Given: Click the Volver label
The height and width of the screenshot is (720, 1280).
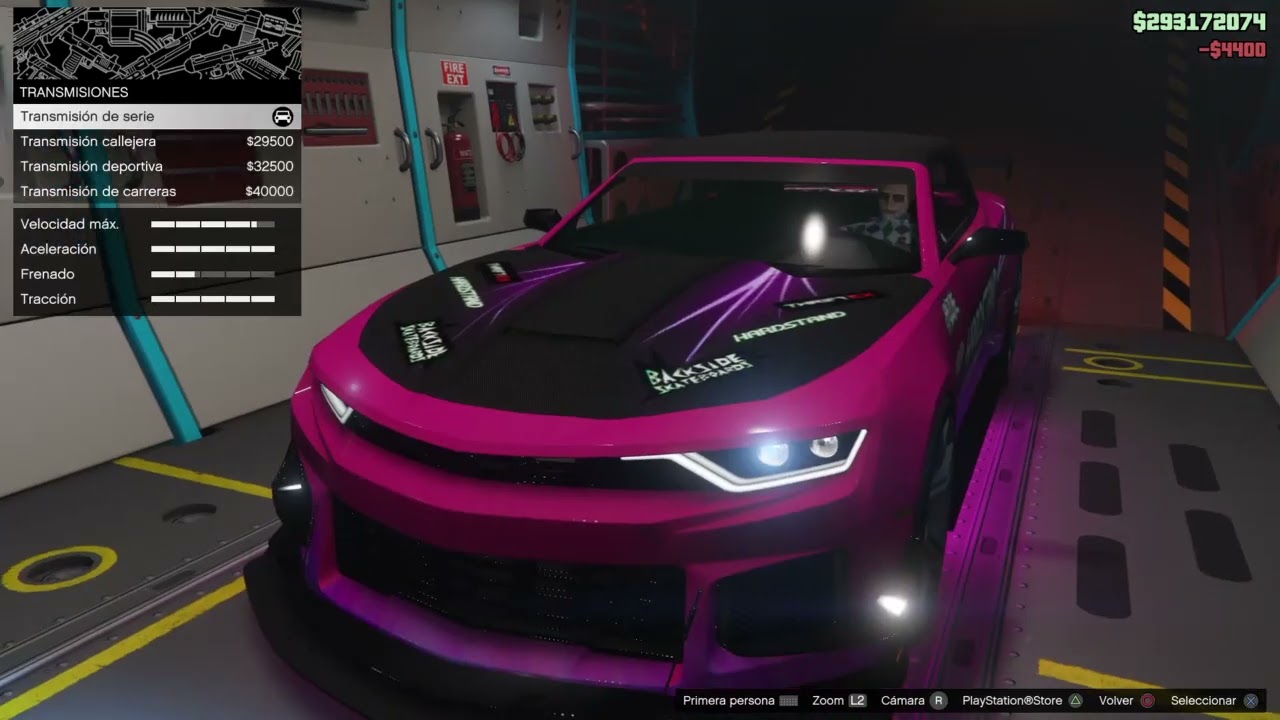Looking at the screenshot, I should tap(1115, 700).
